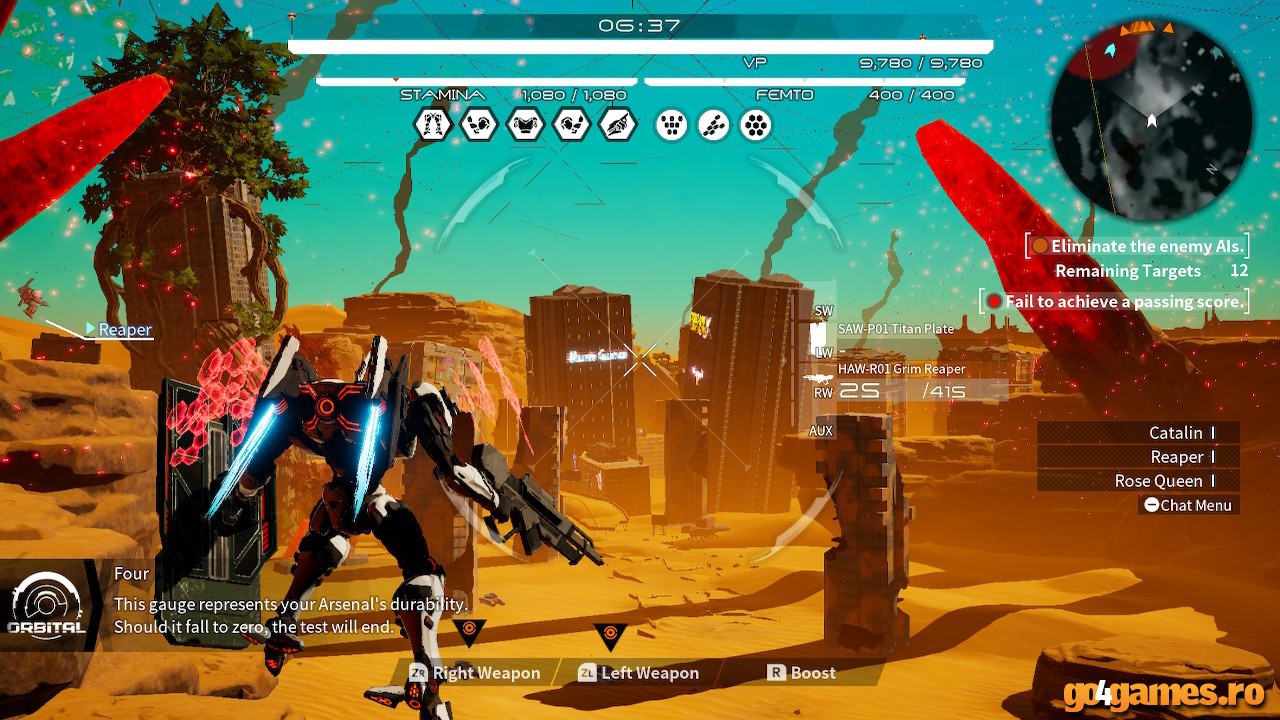This screenshot has height=720, width=1280.
Task: Open the Chat Menu
Action: point(1187,505)
